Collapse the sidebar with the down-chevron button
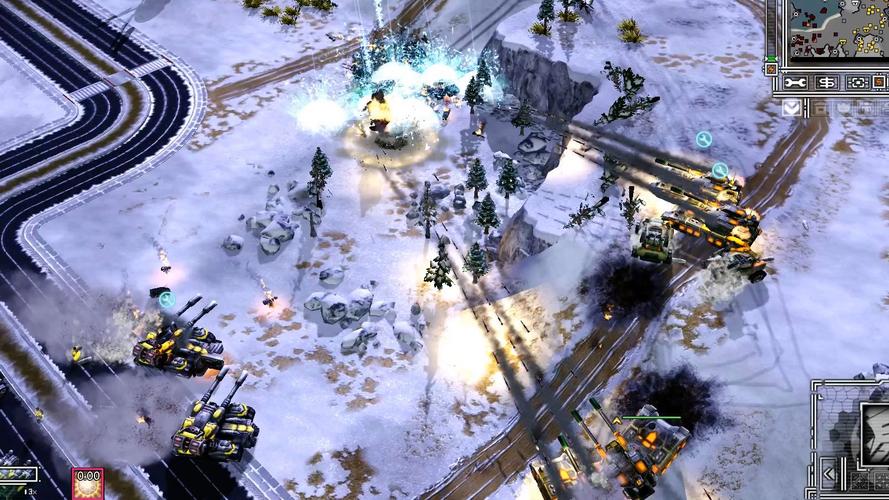Image resolution: width=889 pixels, height=500 pixels. coord(791,107)
